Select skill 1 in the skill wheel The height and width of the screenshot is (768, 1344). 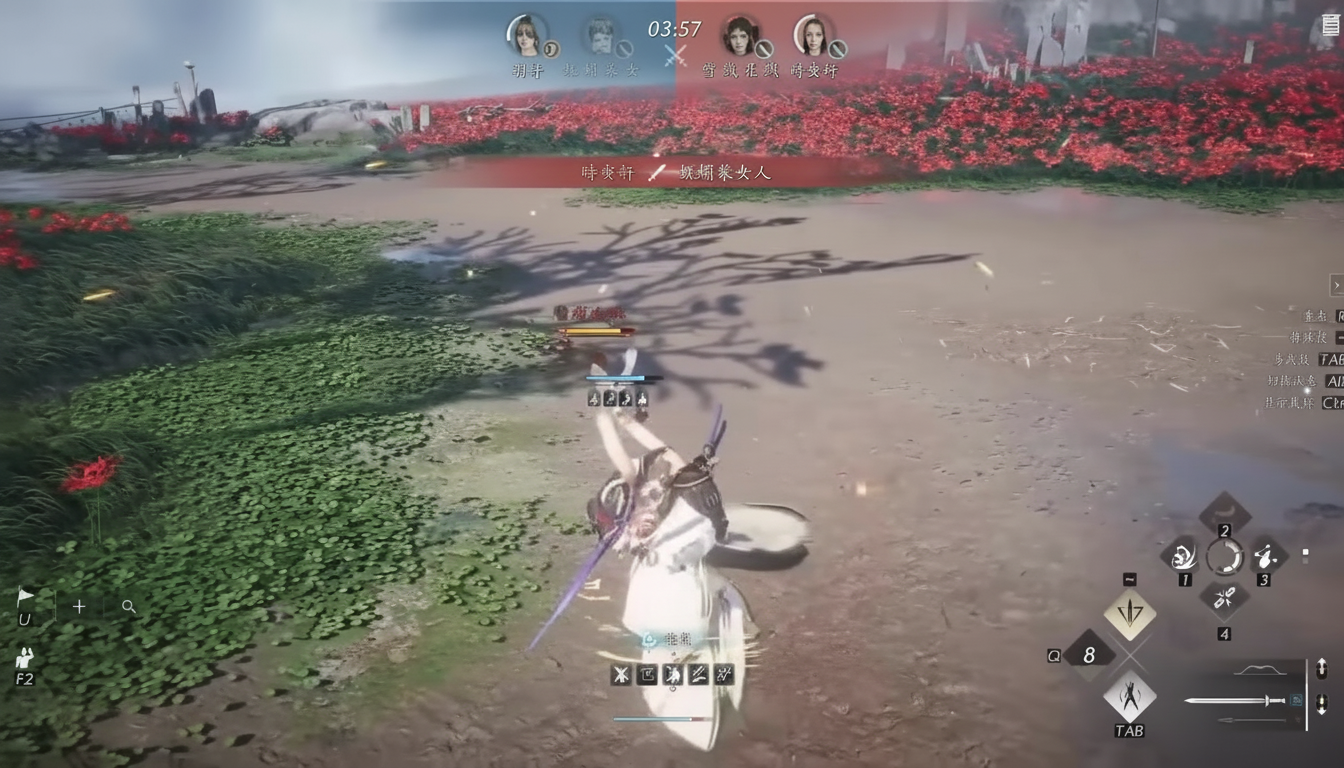pos(1184,557)
